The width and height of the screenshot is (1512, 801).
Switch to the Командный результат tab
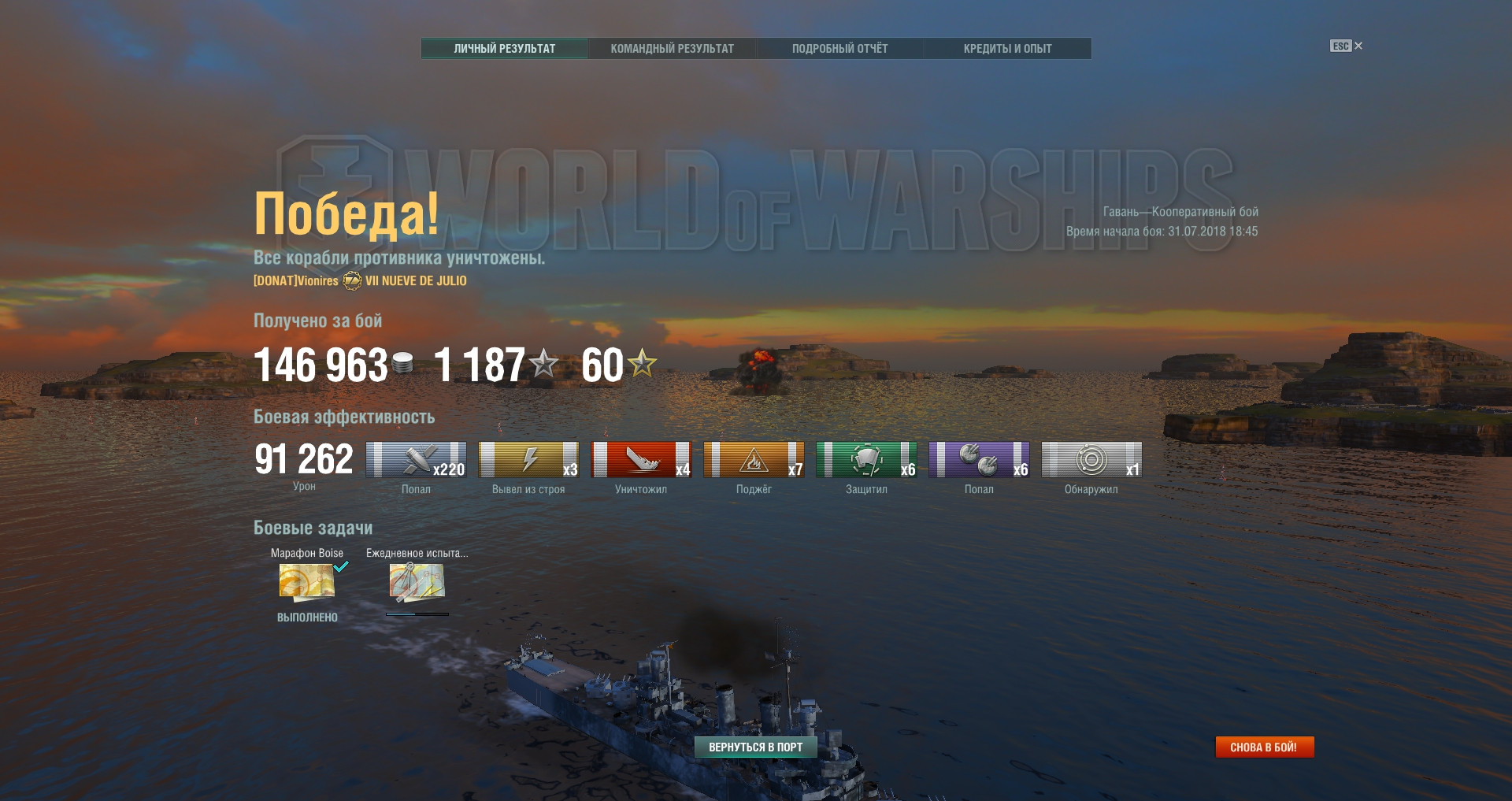(x=672, y=49)
